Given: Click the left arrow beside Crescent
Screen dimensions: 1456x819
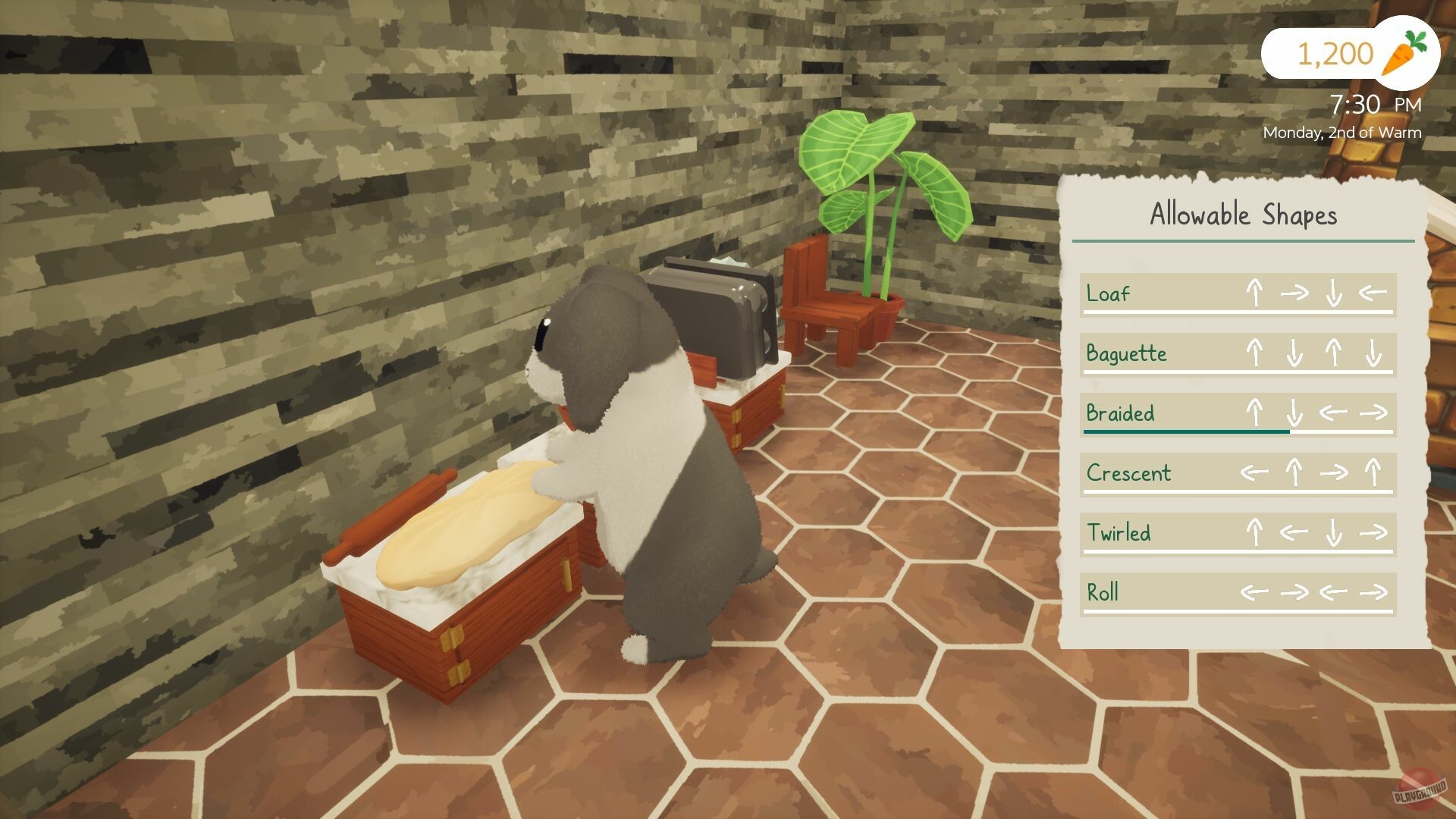Looking at the screenshot, I should [x=1255, y=473].
